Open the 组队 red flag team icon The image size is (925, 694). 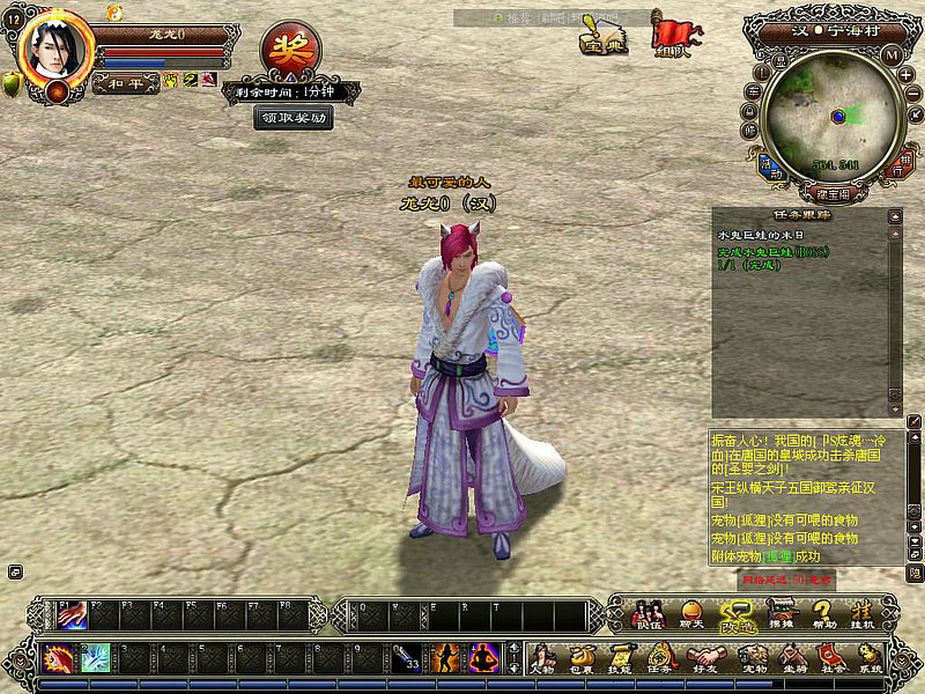(x=677, y=36)
